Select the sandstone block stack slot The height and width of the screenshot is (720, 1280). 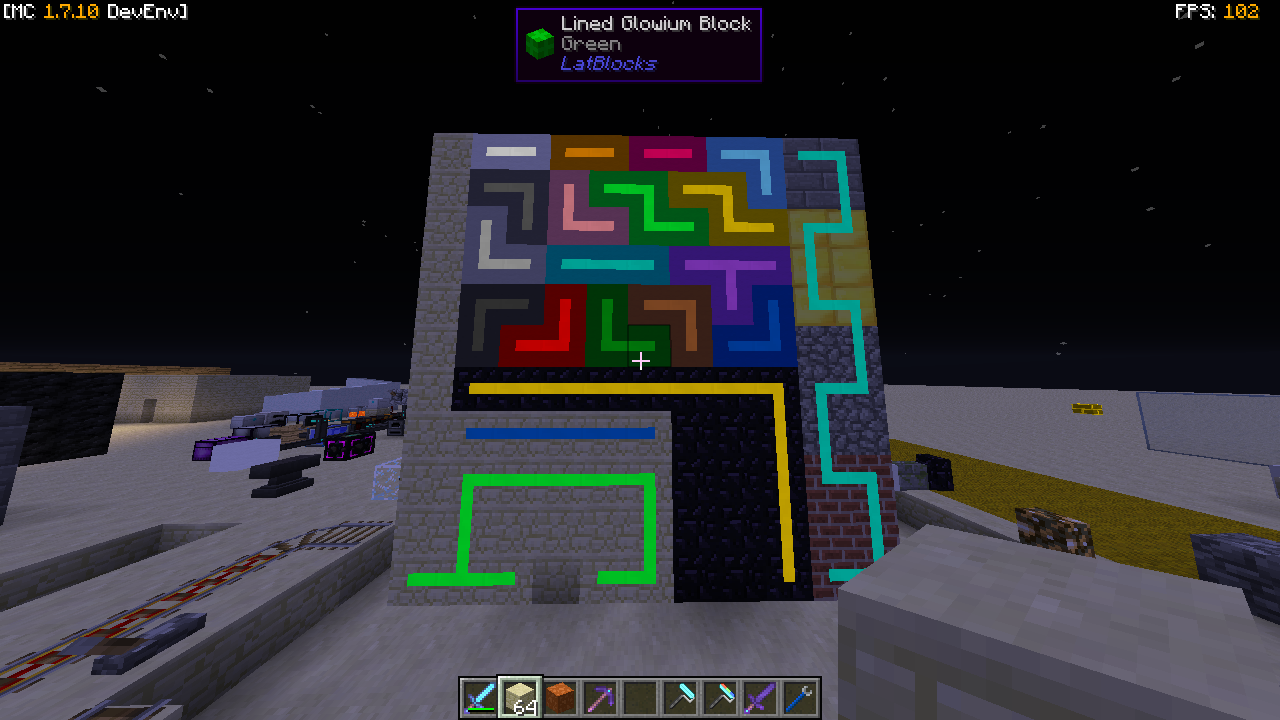[520, 697]
